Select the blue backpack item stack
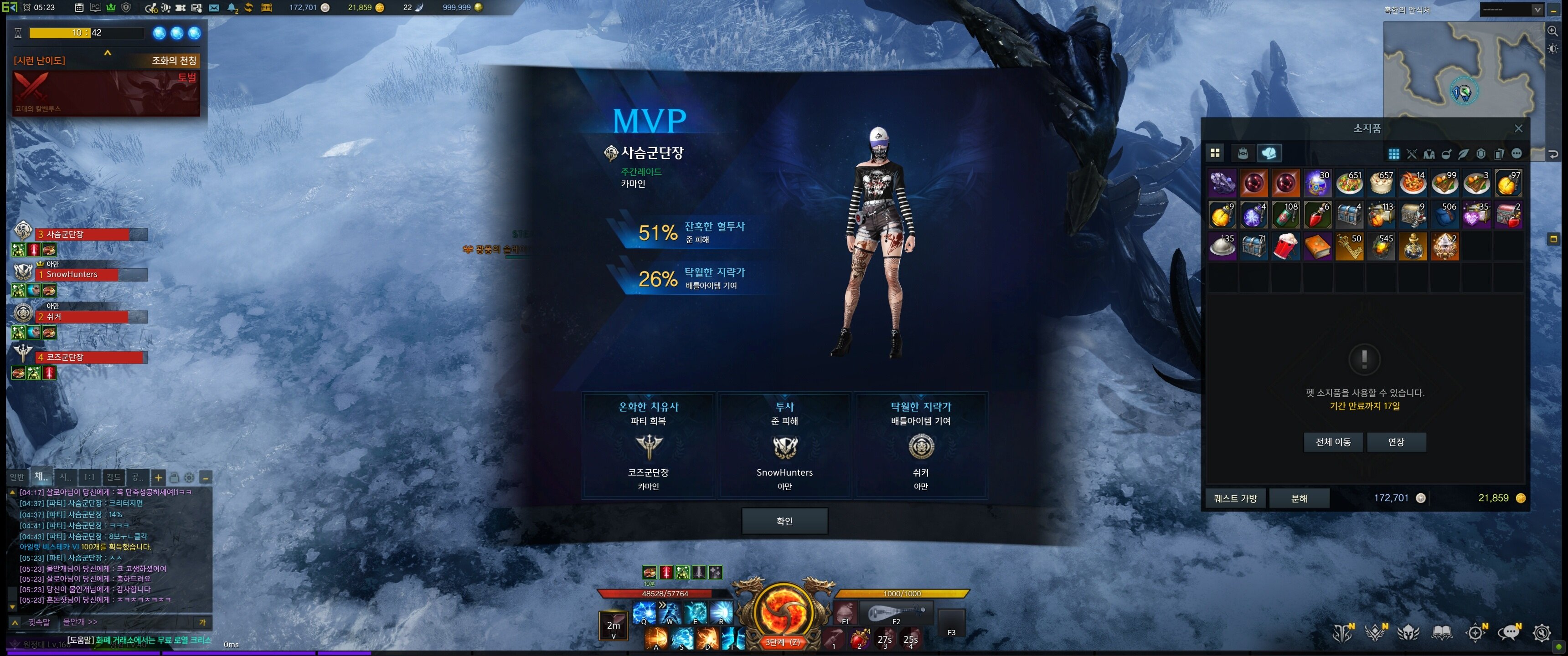The image size is (1568, 656). point(1444,214)
